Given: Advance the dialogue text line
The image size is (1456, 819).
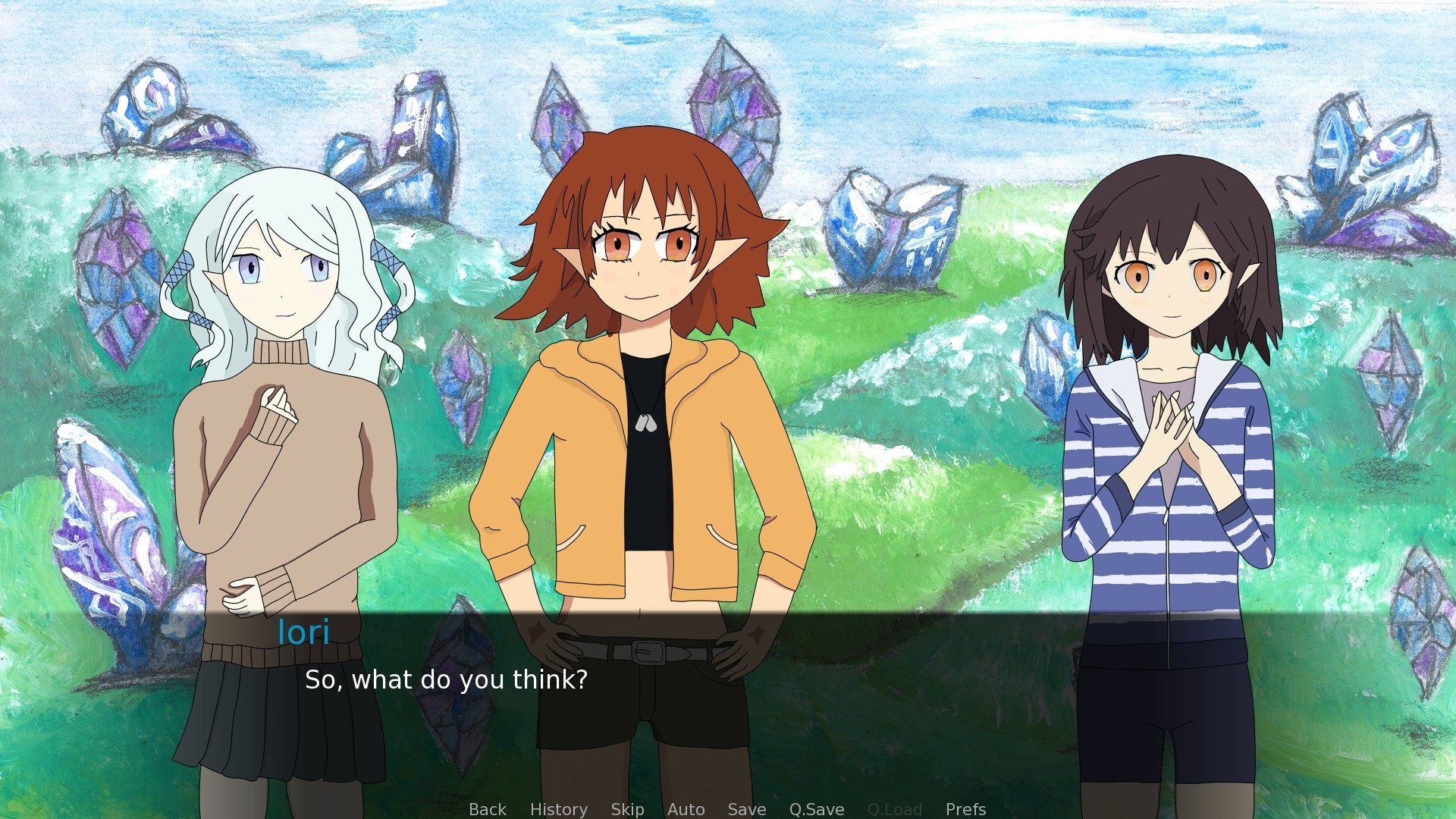Looking at the screenshot, I should pos(446,679).
